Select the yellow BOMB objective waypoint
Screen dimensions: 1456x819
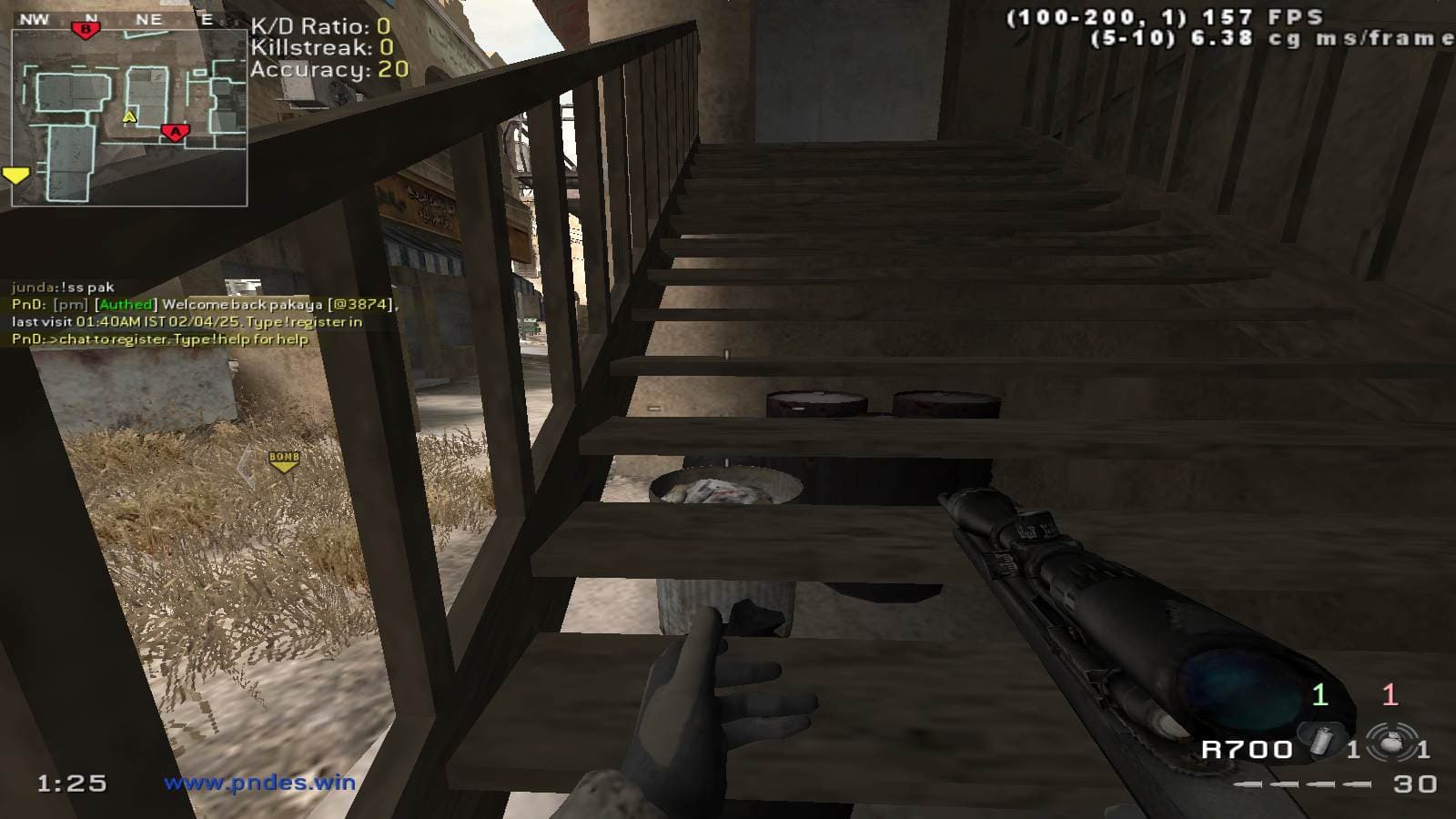(x=284, y=461)
